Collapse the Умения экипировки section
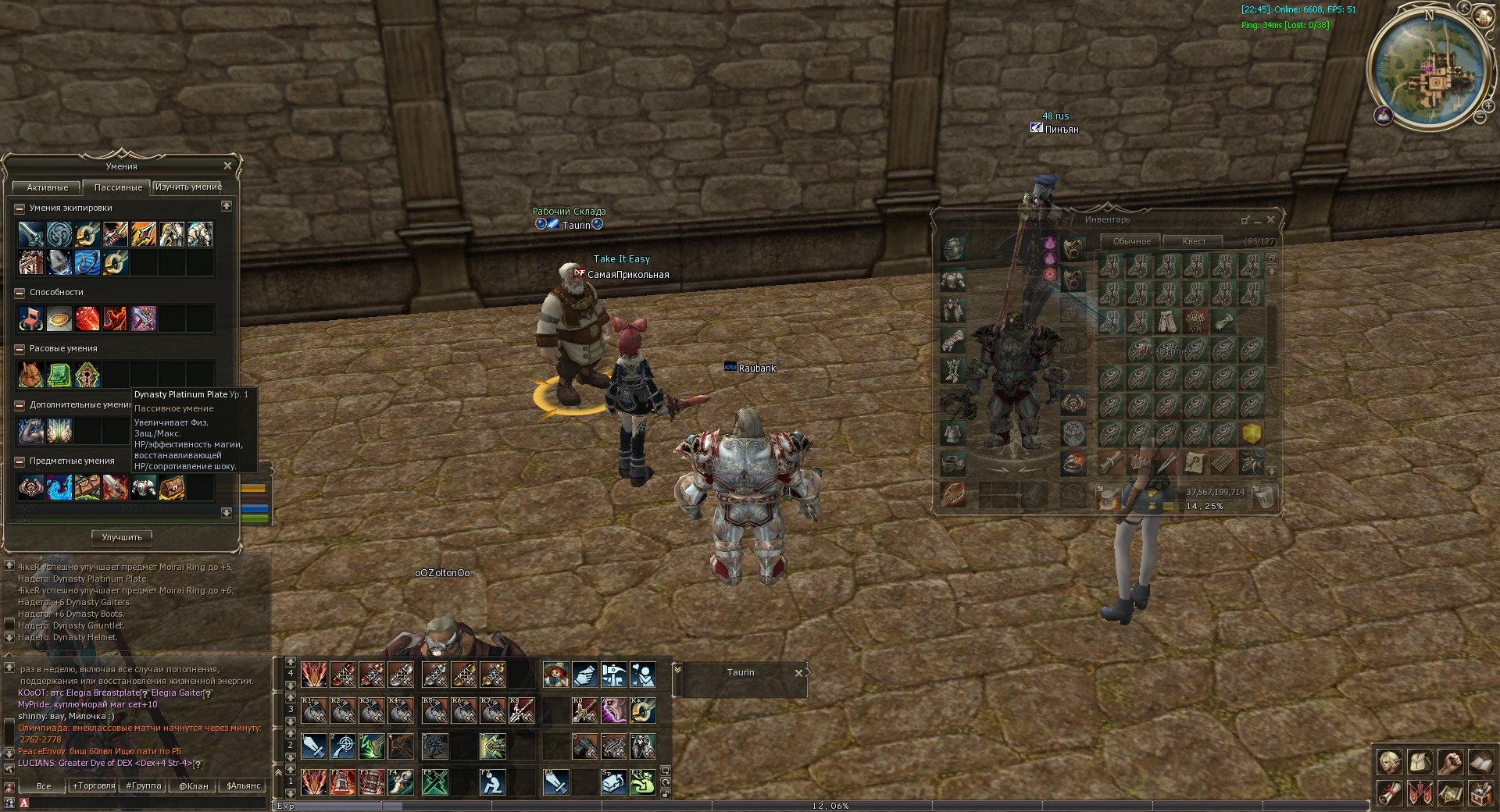Viewport: 1500px width, 812px height. coord(20,208)
